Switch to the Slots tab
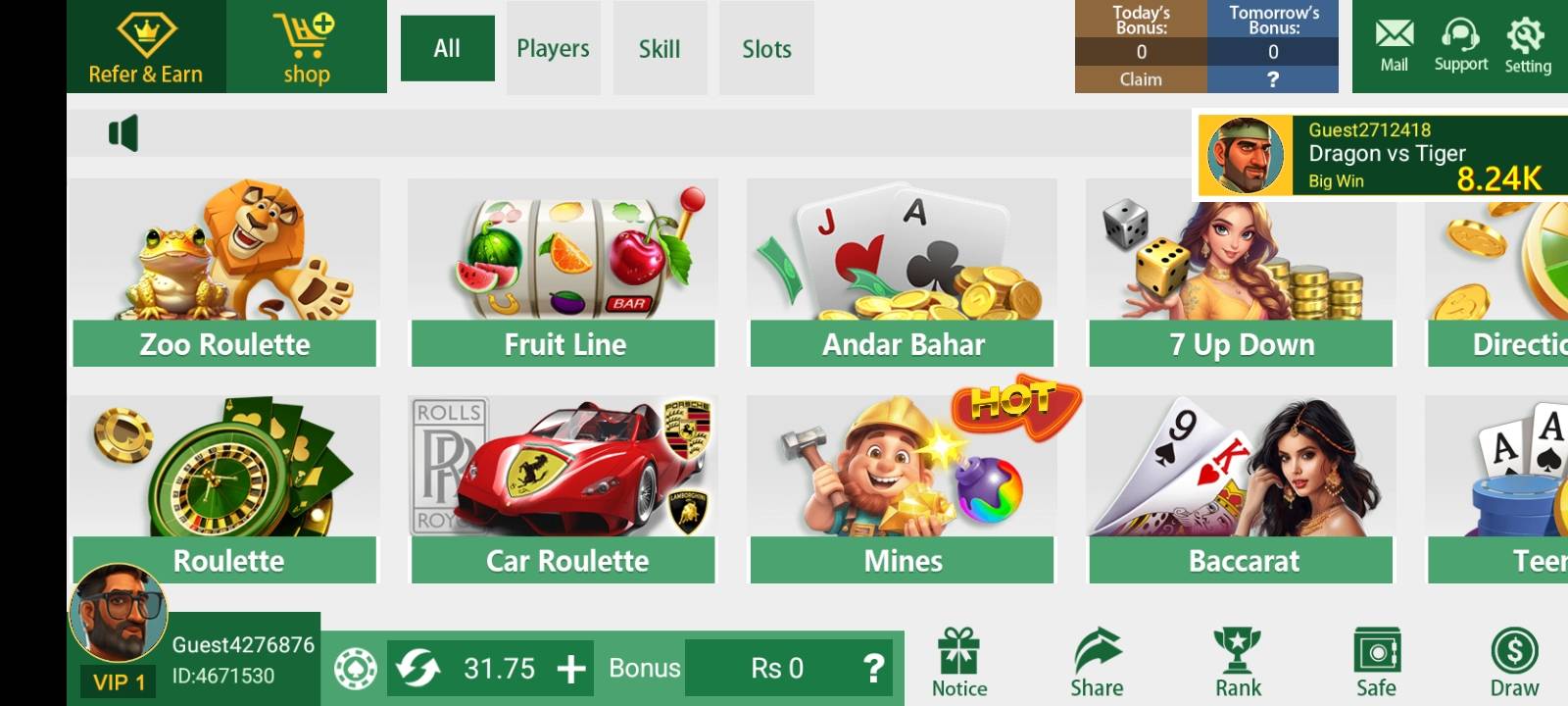 pos(766,48)
